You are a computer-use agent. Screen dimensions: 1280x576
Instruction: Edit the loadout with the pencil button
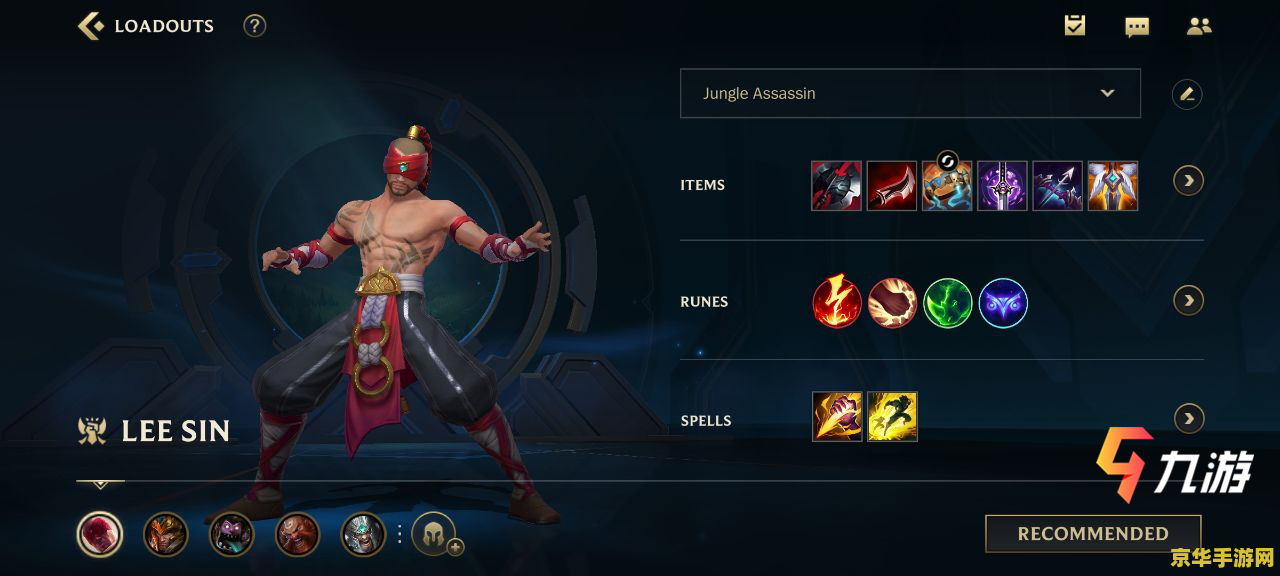[1187, 94]
